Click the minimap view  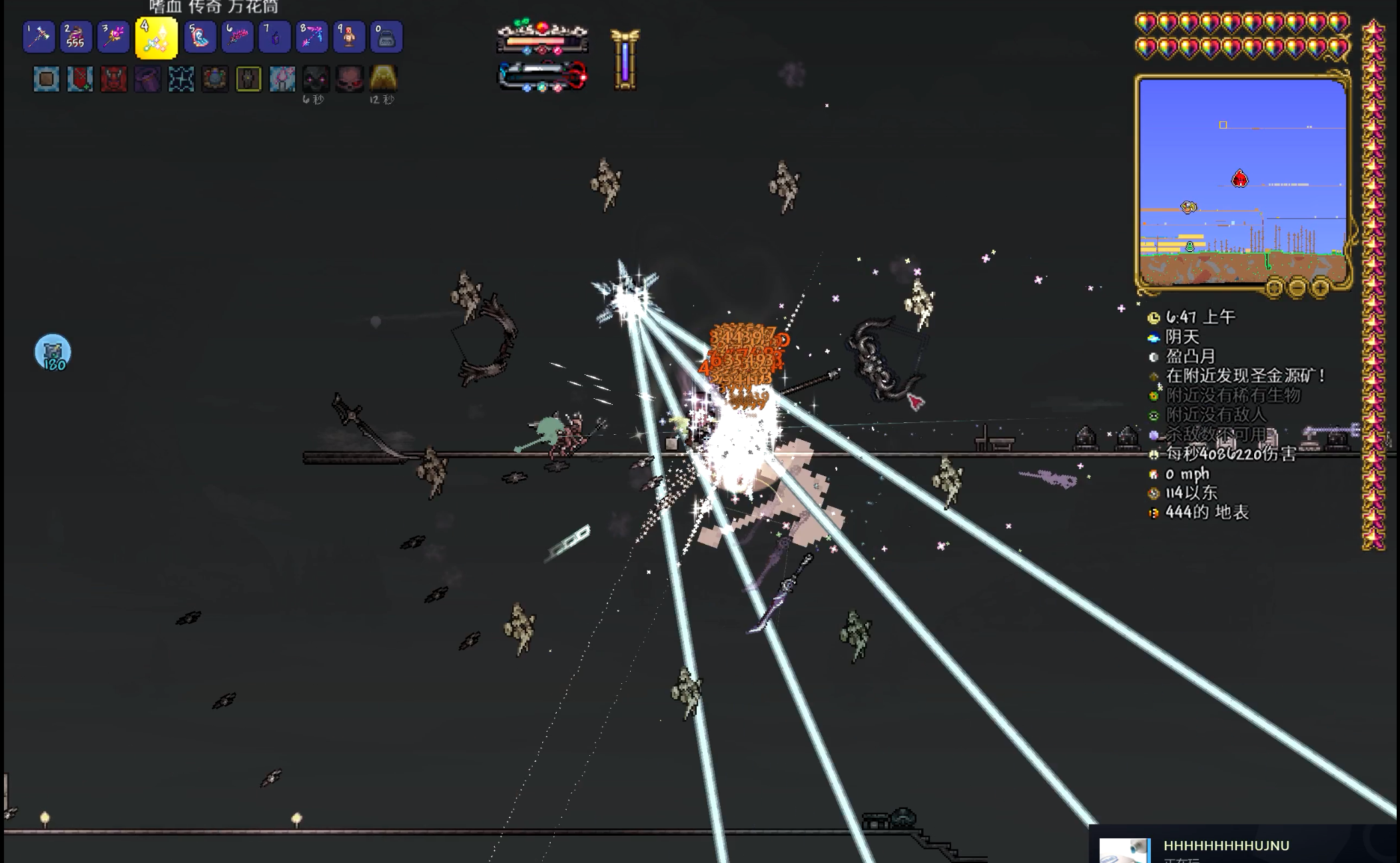(1242, 180)
